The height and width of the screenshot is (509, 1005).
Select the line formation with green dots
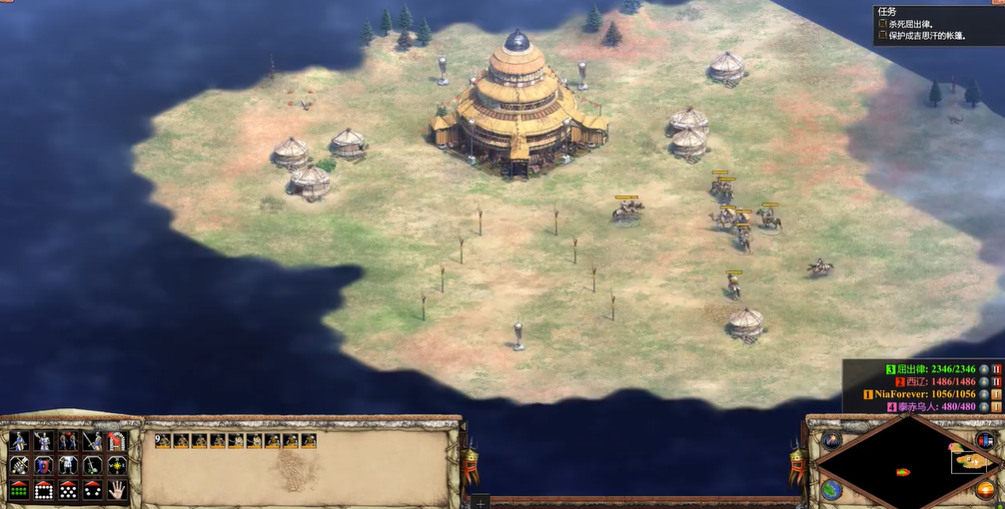(x=19, y=490)
